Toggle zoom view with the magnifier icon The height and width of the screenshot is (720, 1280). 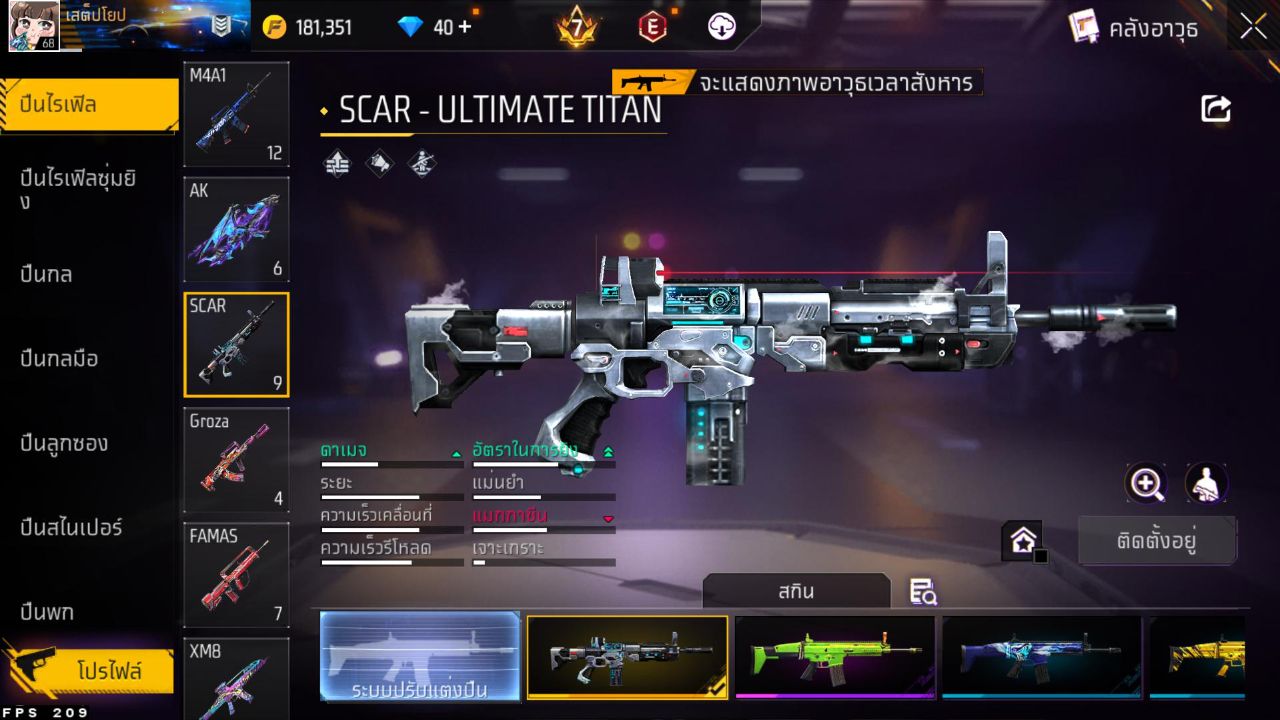1146,483
